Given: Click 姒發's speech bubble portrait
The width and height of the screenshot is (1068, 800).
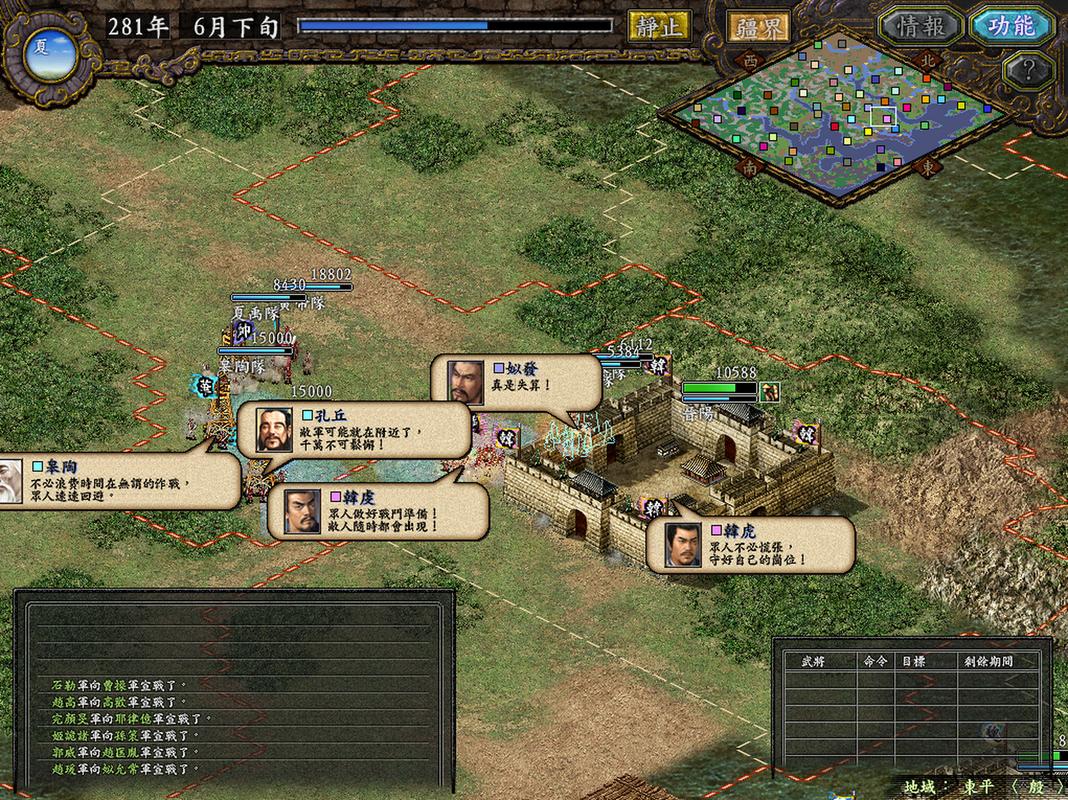Looking at the screenshot, I should [x=465, y=382].
